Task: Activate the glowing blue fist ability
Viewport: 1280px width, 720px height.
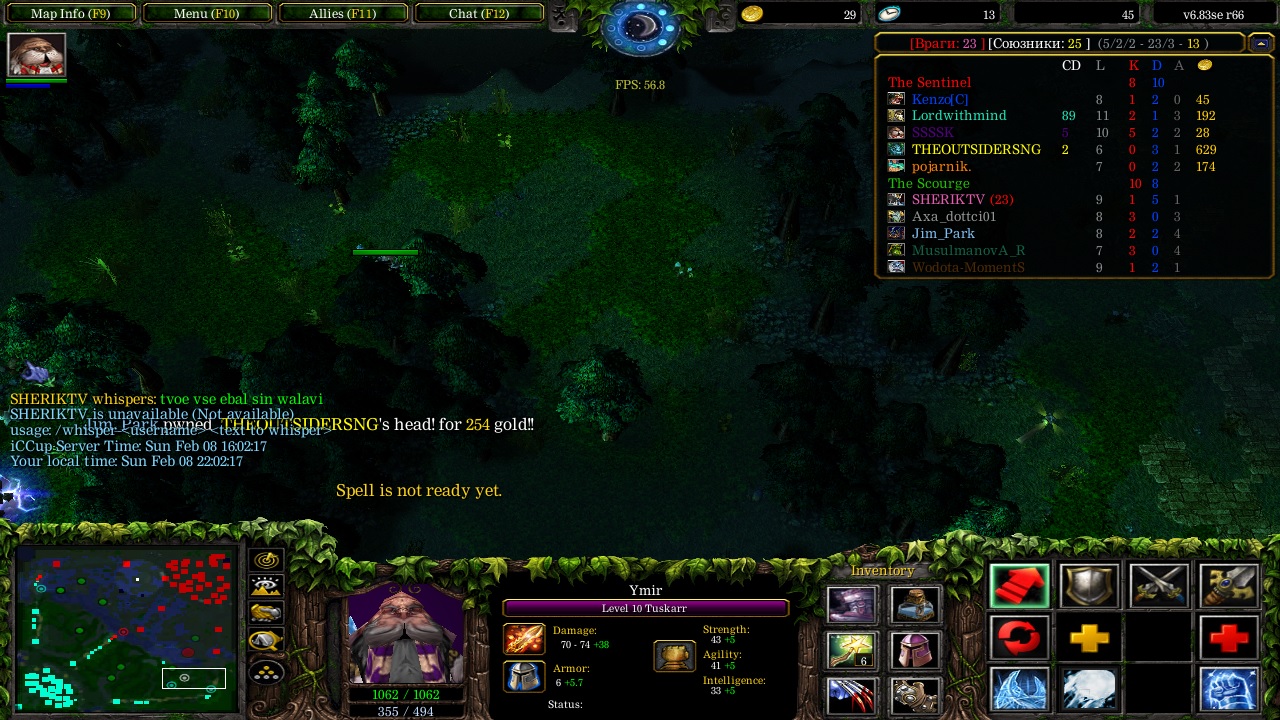Action: pos(1229,689)
